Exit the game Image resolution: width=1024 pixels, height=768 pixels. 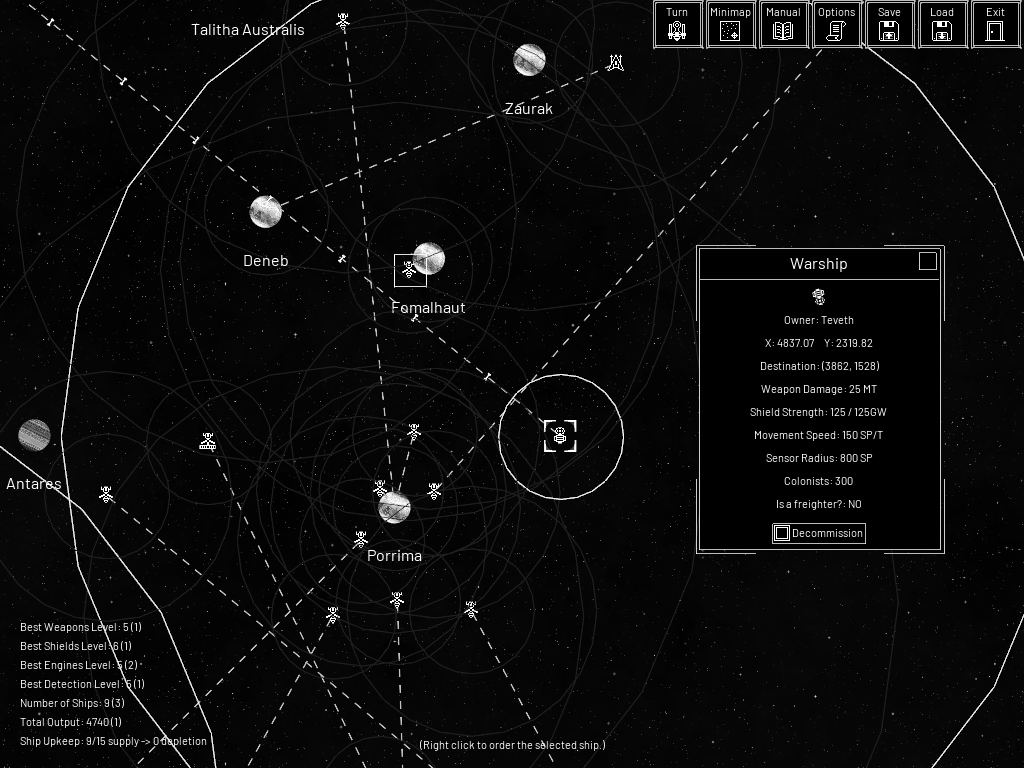point(995,24)
